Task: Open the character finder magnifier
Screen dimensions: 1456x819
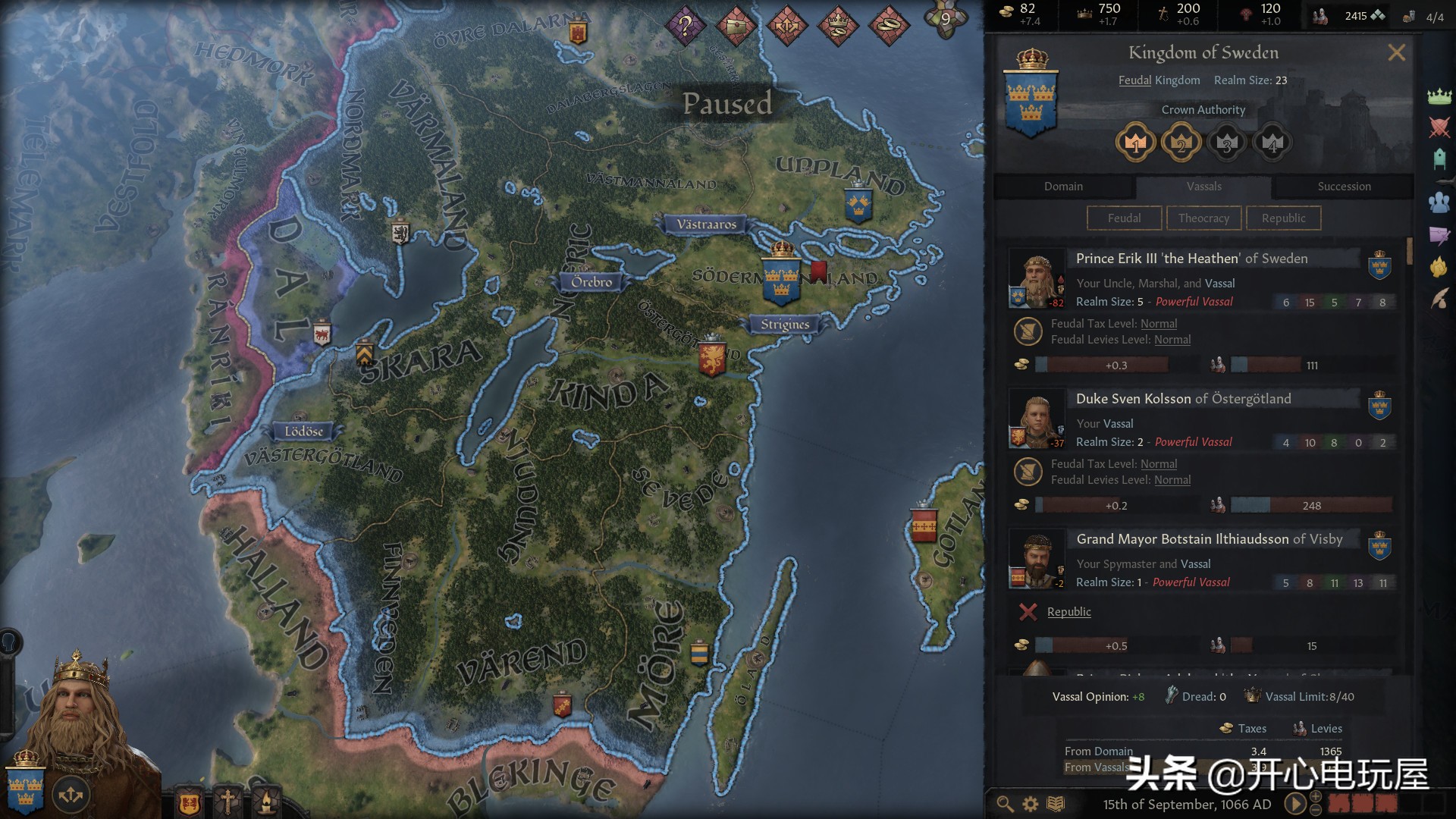Action: [x=1005, y=804]
